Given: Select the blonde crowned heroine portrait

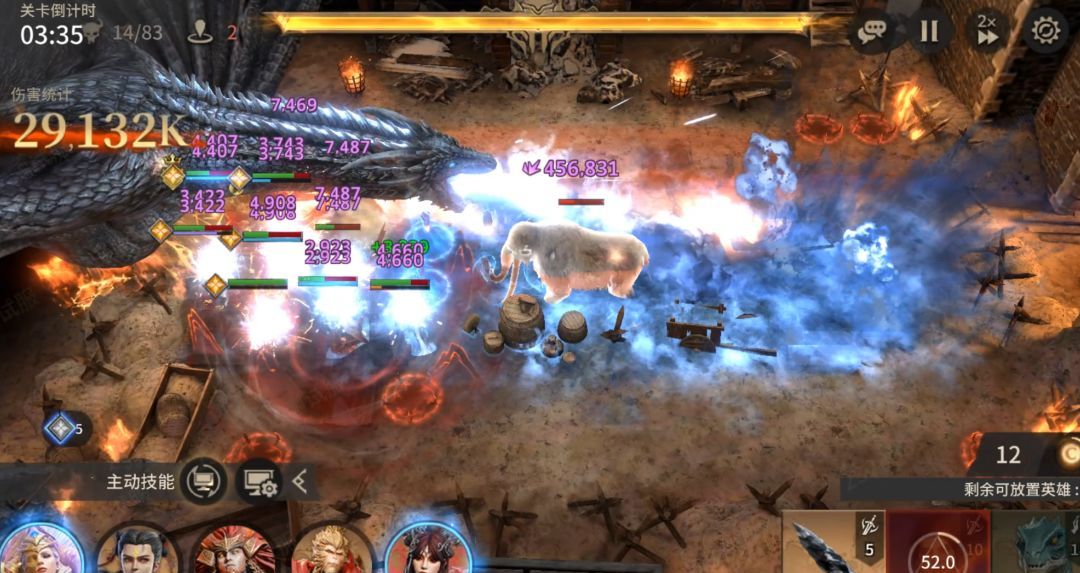Looking at the screenshot, I should [x=40, y=548].
